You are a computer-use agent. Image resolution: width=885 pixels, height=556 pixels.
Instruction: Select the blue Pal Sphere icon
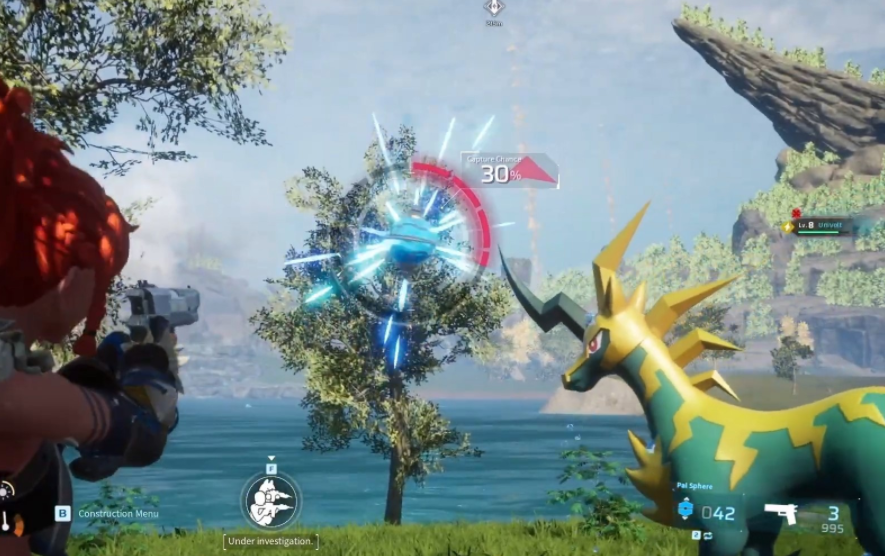[685, 510]
